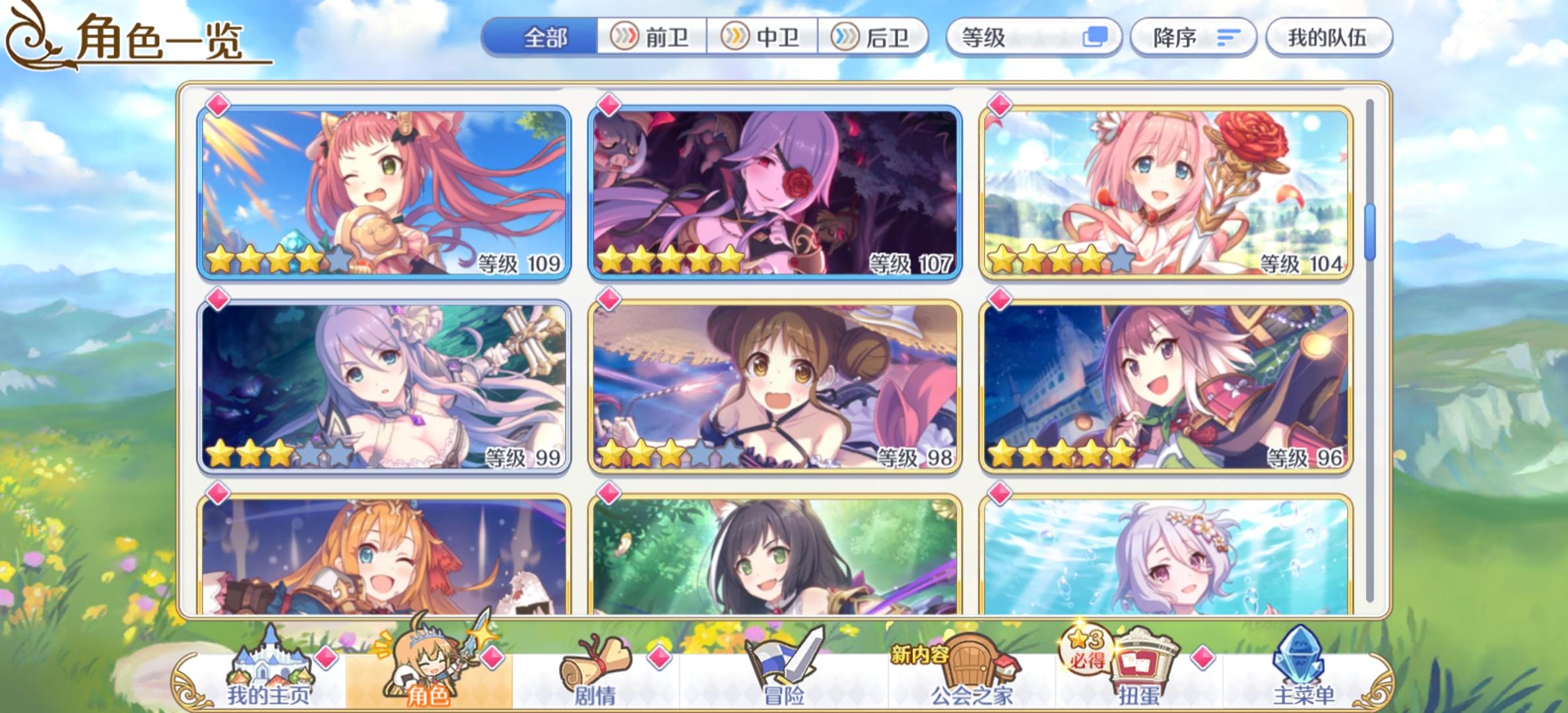Viewport: 1568px width, 713px height.
Task: Expand the diamond marker on level 107 card
Action: 610,103
